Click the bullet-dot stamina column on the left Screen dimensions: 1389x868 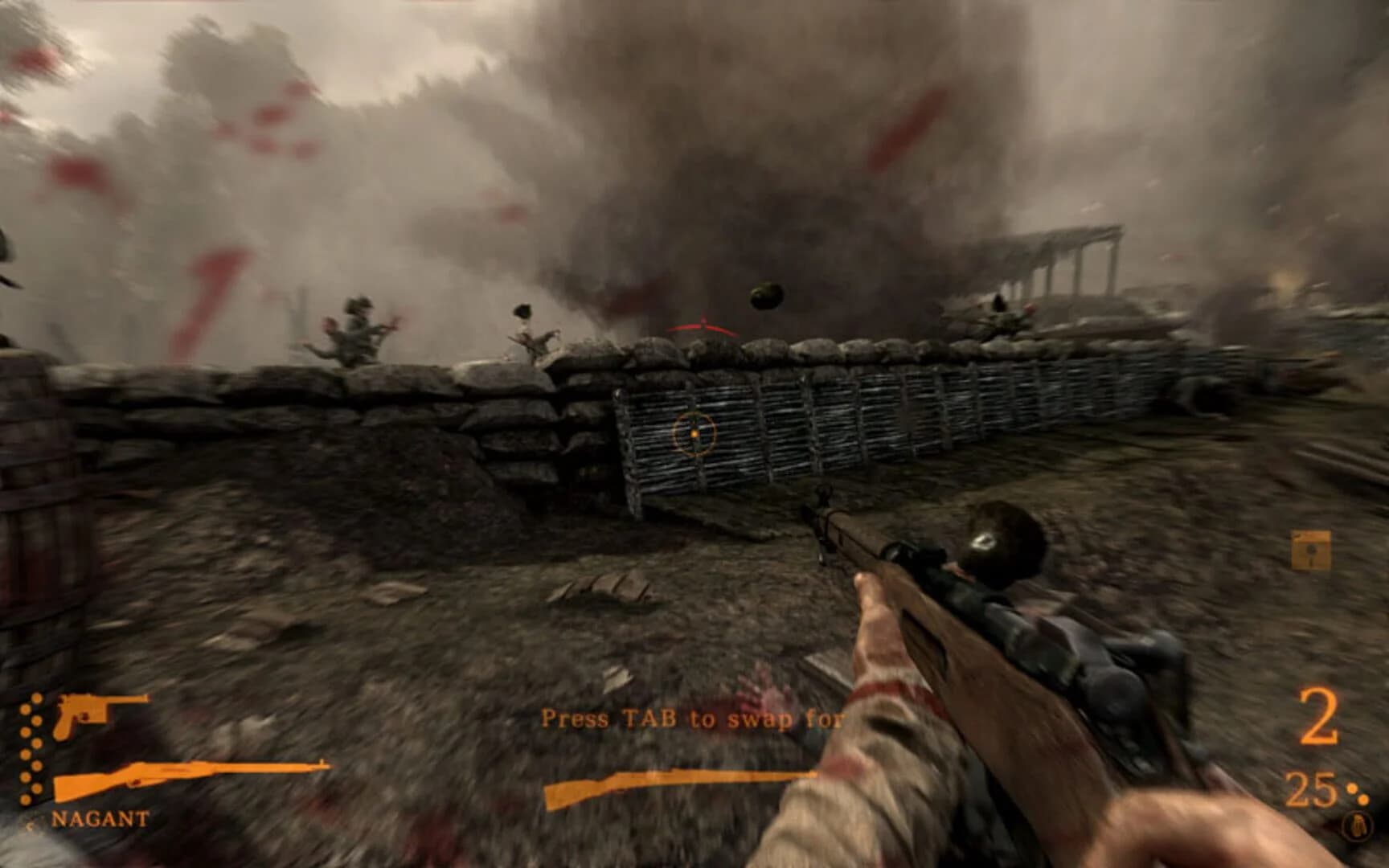(31, 747)
